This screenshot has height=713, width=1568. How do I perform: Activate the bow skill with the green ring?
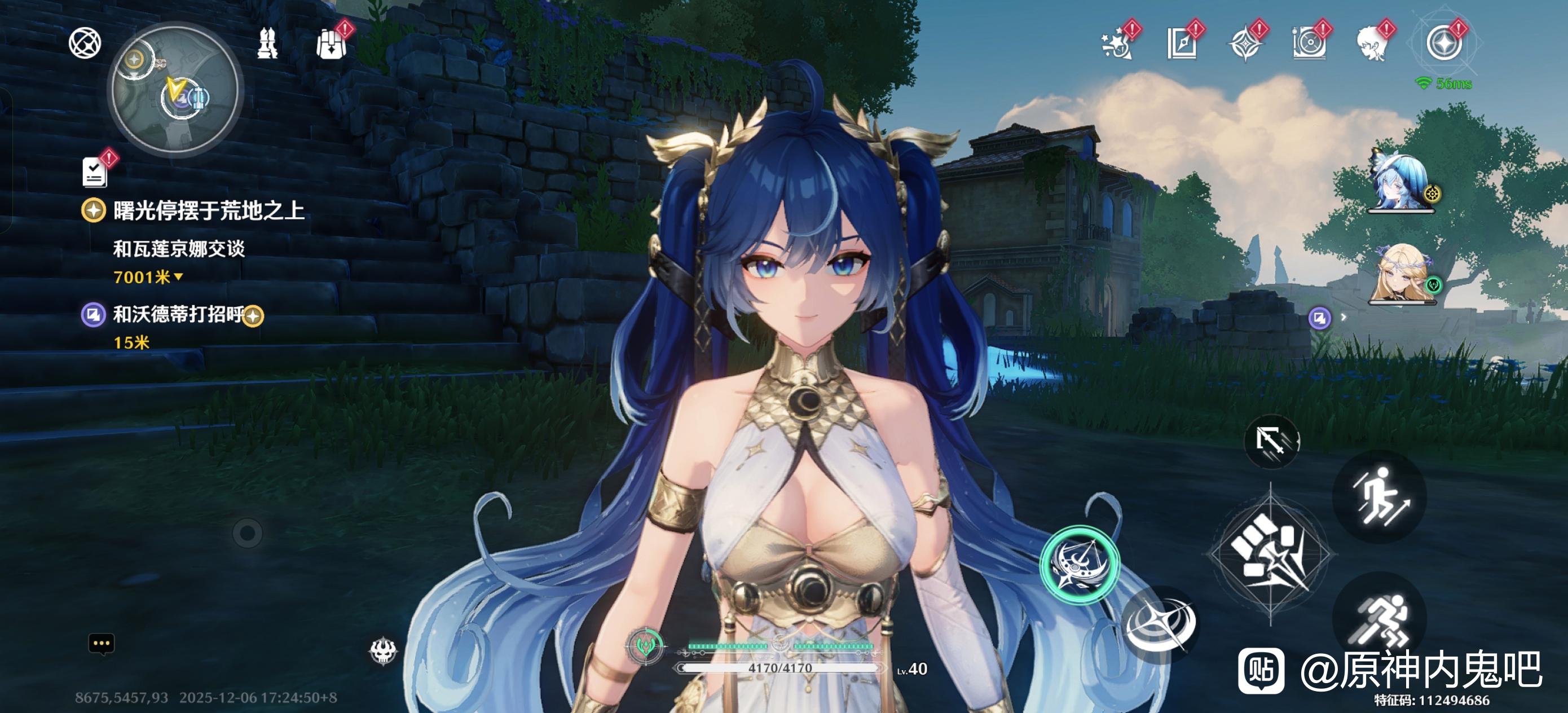coord(1080,564)
